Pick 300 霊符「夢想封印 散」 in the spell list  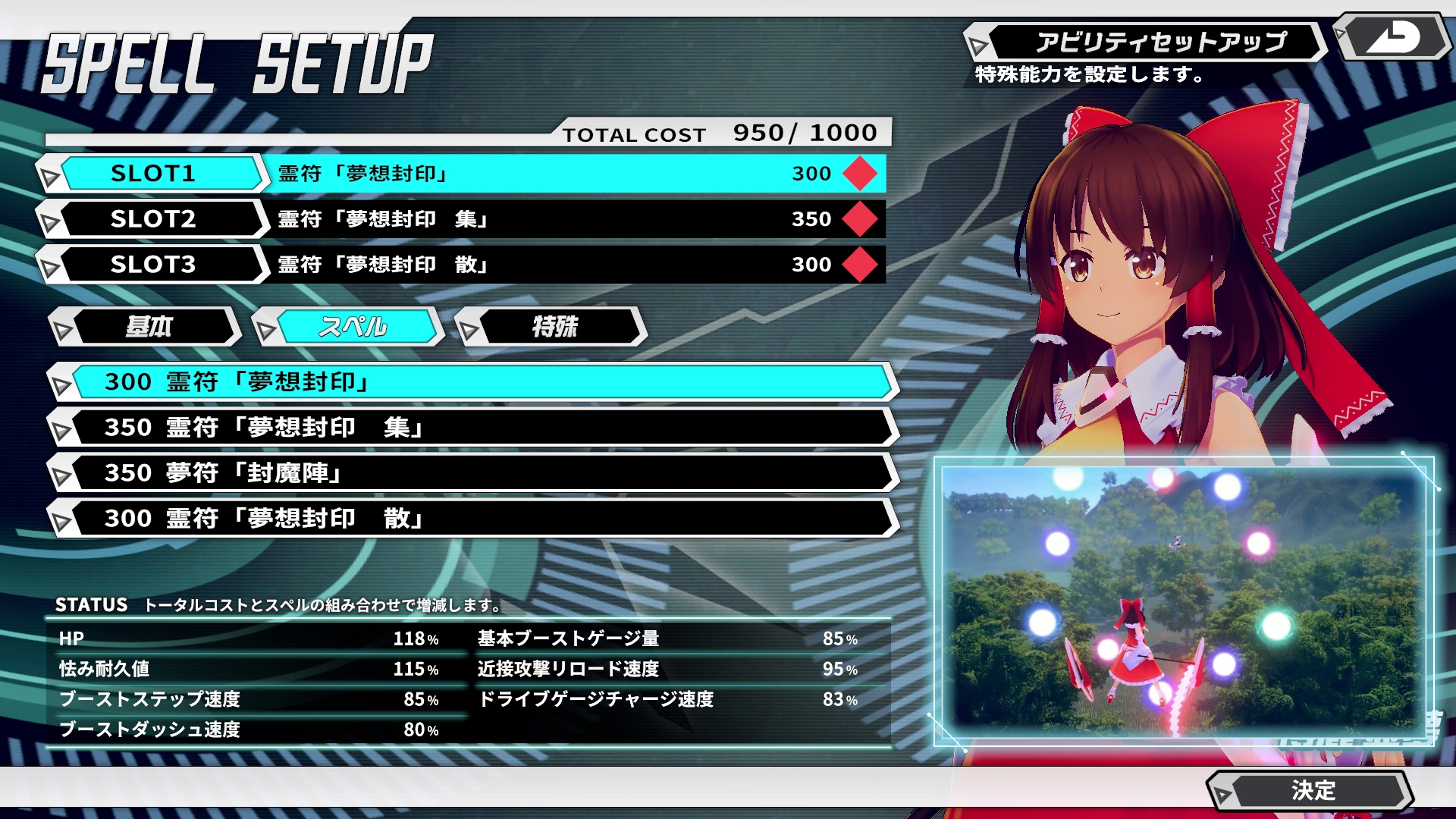474,519
